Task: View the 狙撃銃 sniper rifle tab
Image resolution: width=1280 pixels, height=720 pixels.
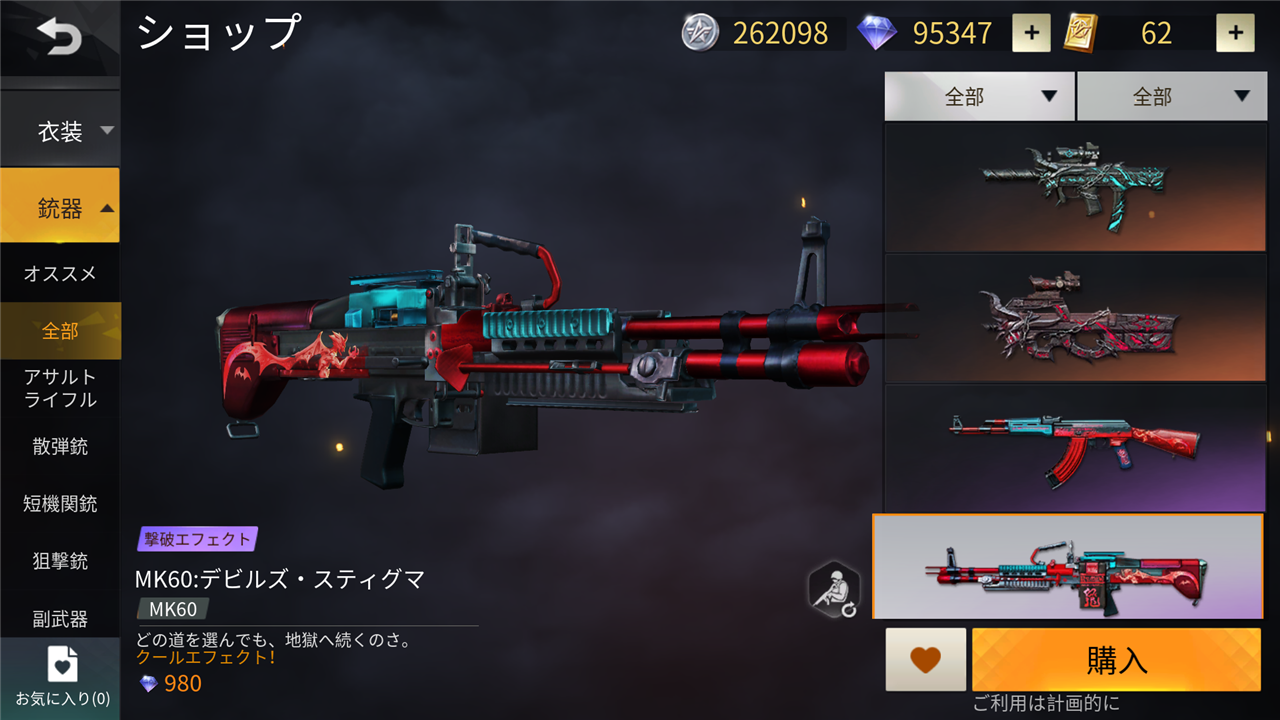Action: pos(60,561)
